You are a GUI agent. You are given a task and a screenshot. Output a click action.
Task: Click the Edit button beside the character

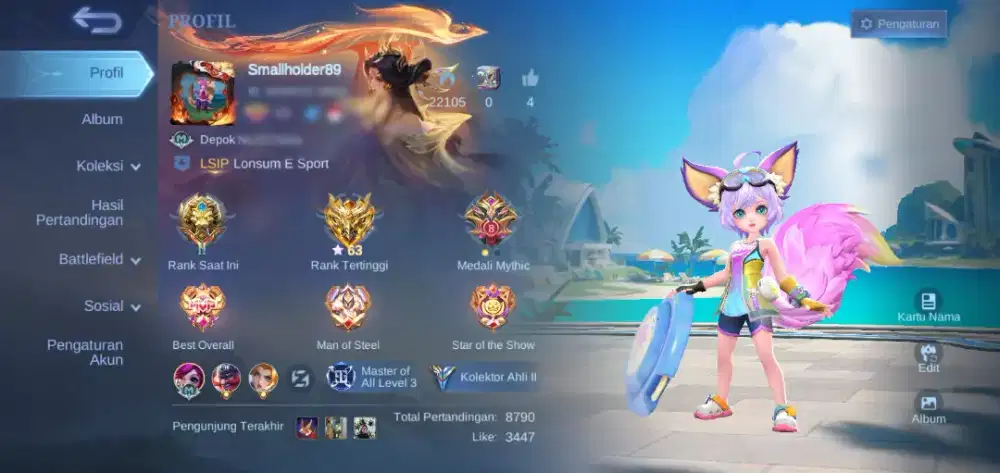[928, 357]
